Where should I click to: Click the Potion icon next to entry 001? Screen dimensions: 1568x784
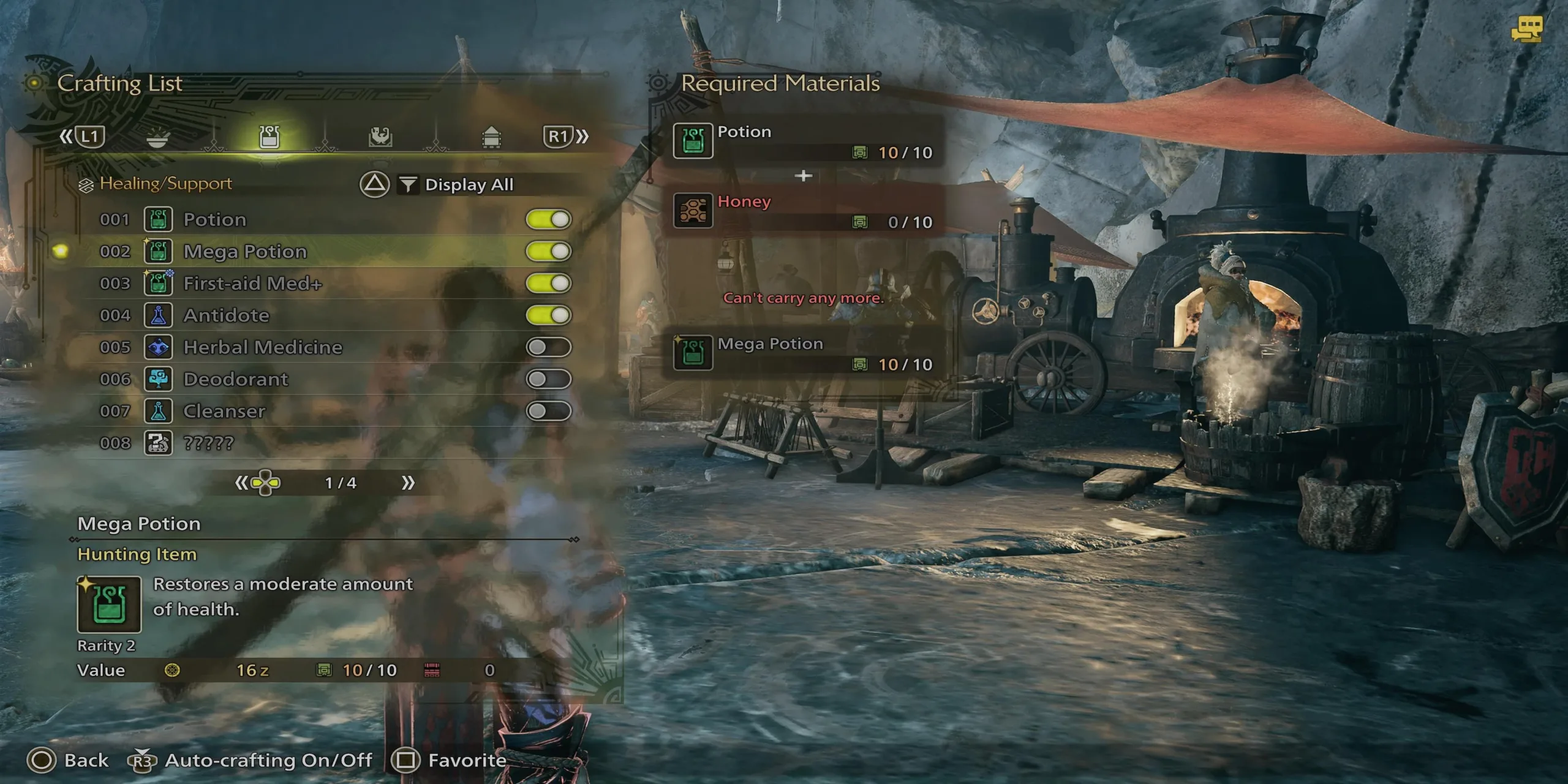click(159, 219)
